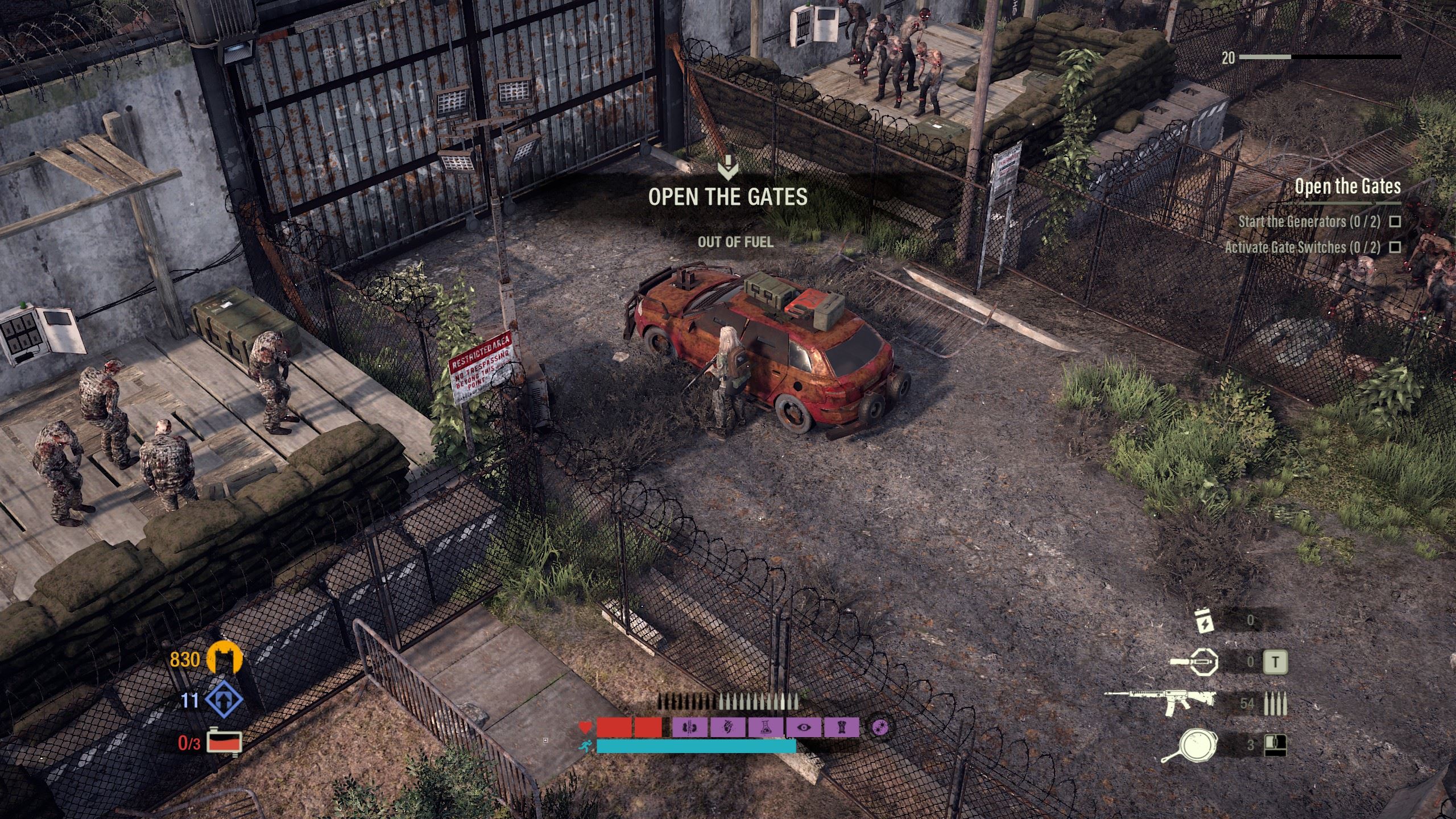The image size is (1456, 819).
Task: Click the spine mutation icon
Action: 842,728
